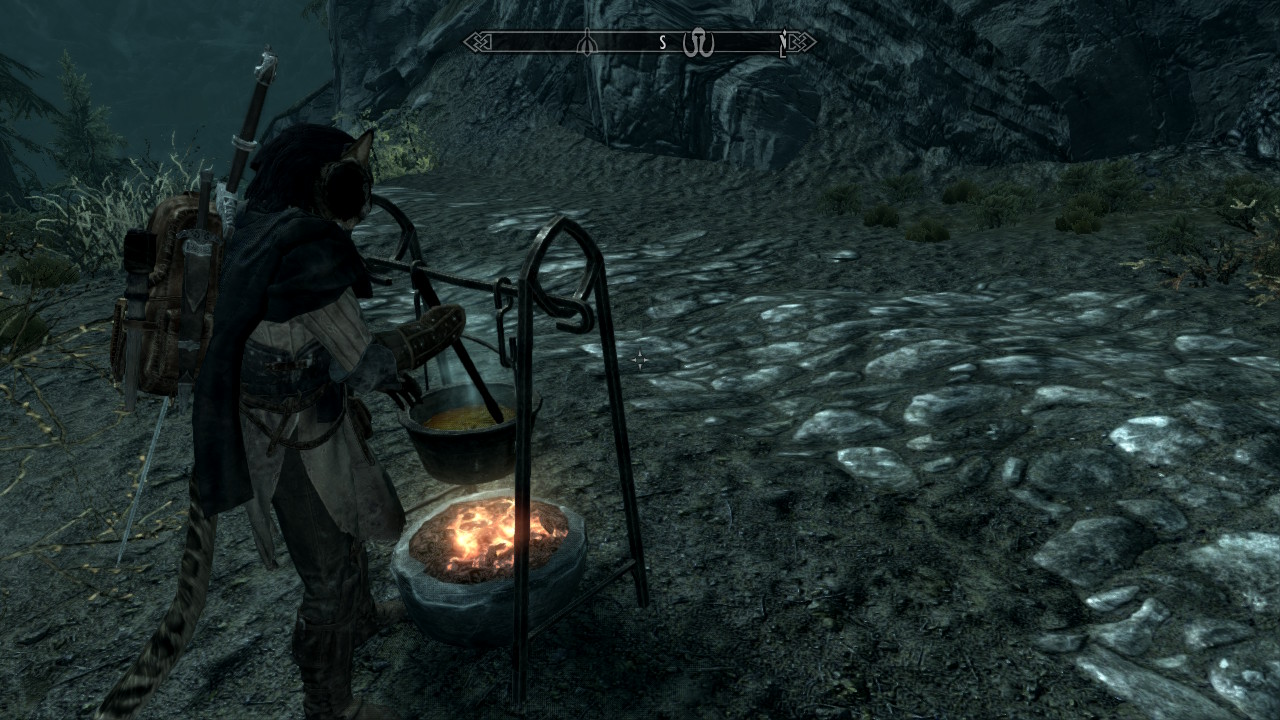
Task: Select the pointed location marker on the compass
Action: pos(587,43)
